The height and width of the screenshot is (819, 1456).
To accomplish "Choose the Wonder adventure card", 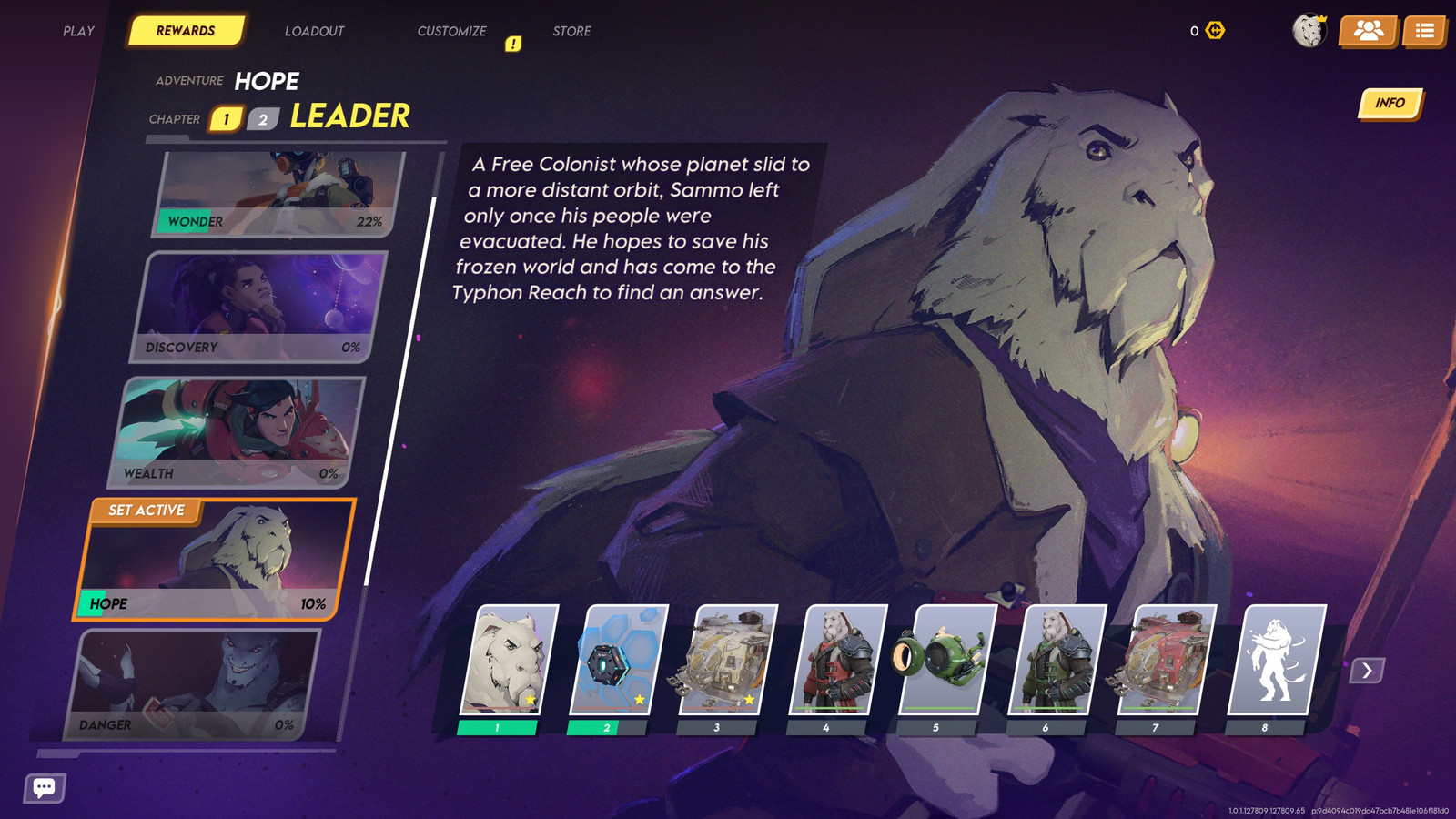I will click(x=278, y=194).
